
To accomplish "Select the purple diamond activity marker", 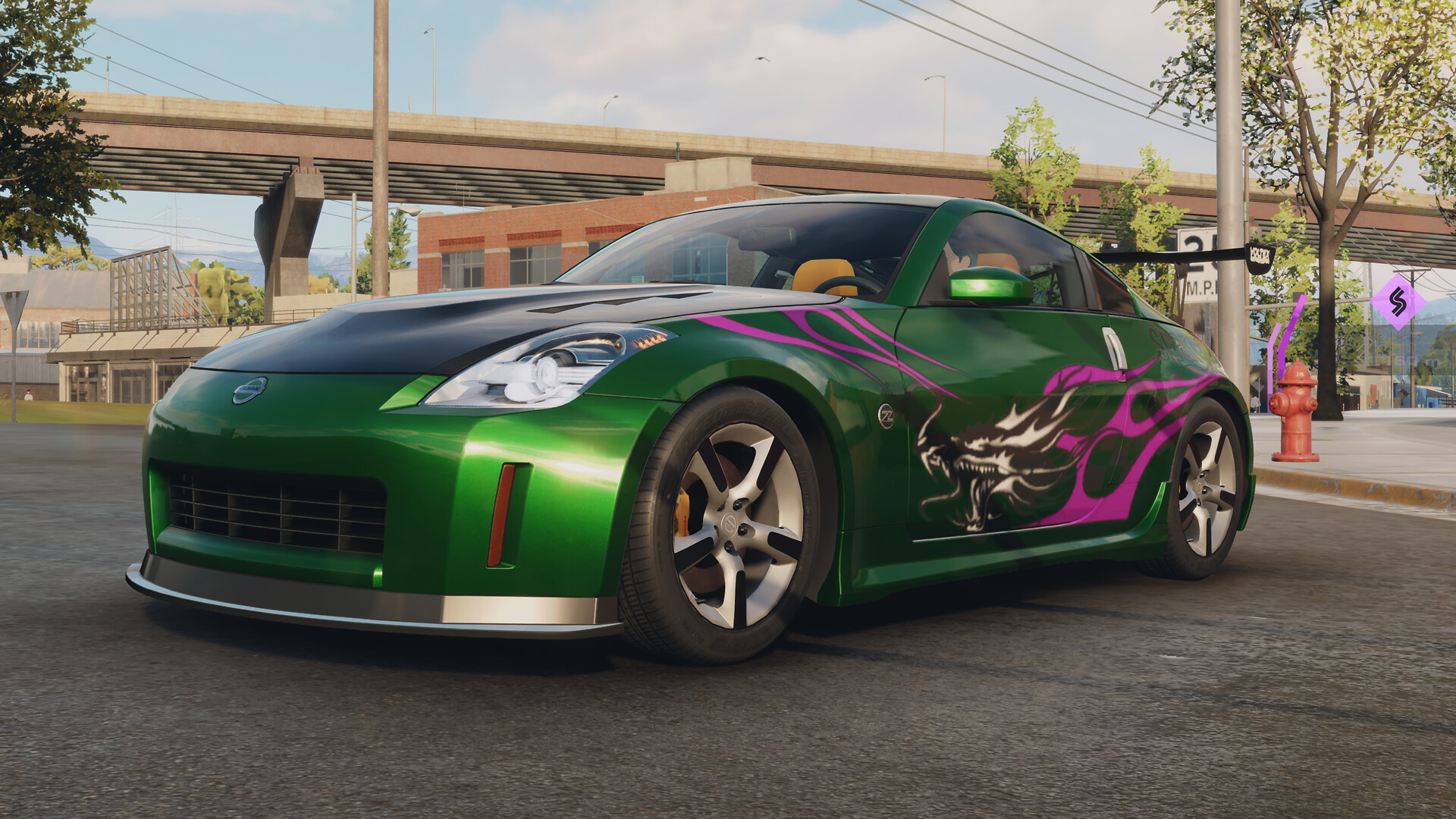I will click(x=1398, y=301).
